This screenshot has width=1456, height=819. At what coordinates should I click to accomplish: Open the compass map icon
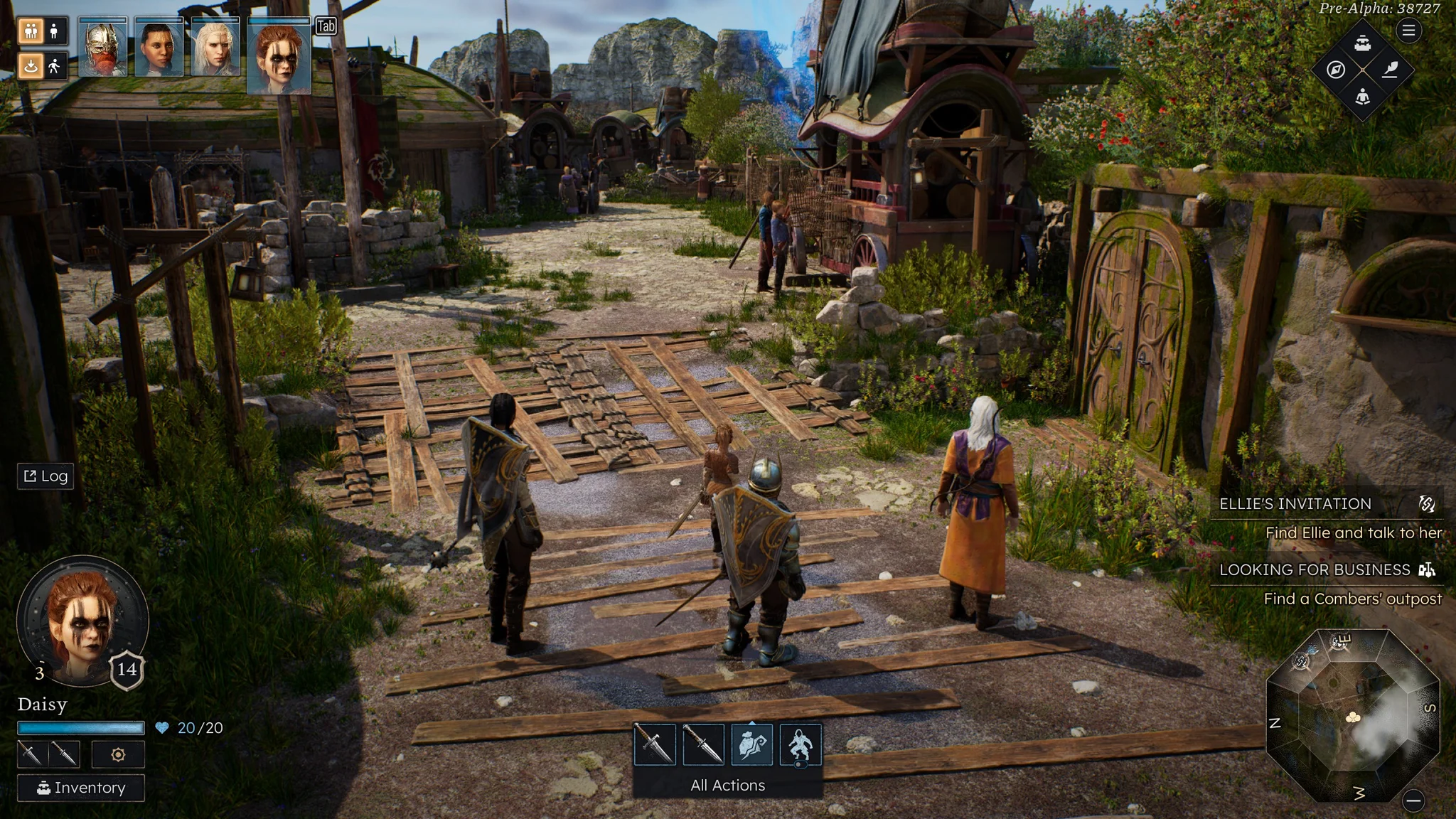1336,70
